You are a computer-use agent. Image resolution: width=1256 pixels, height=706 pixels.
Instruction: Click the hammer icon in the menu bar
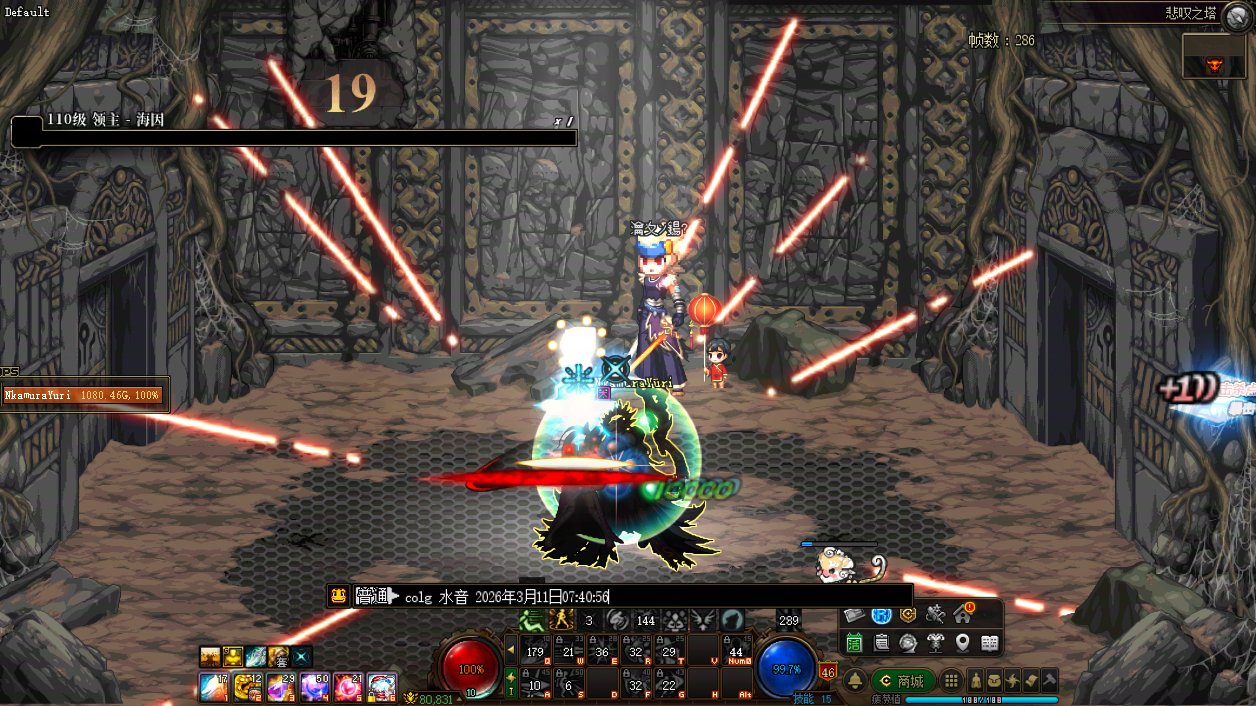tap(1050, 681)
